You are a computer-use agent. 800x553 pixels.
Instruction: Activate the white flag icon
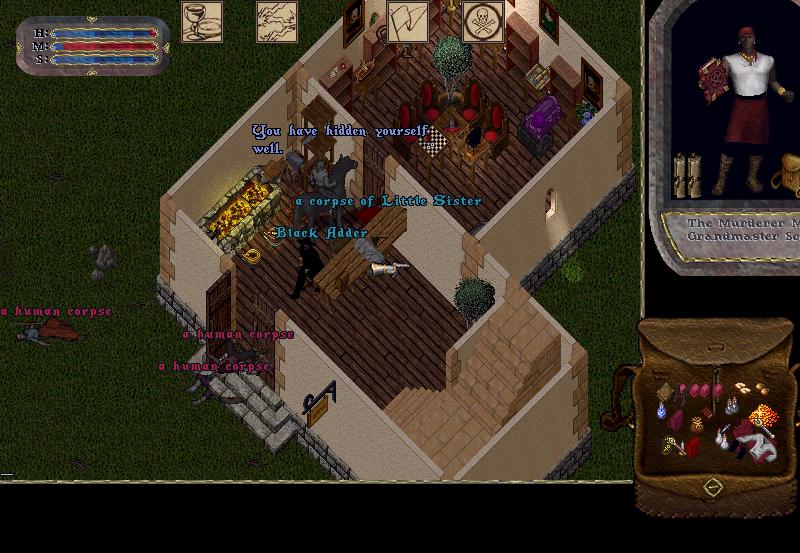point(408,22)
